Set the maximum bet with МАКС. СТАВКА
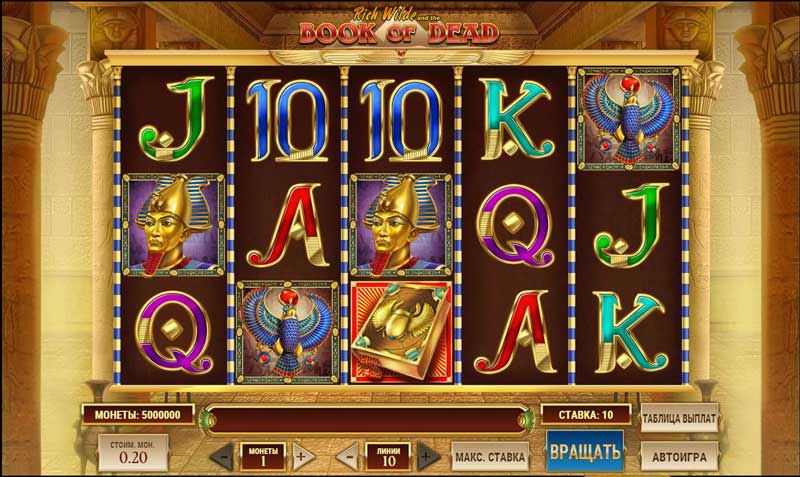Screen dimensions: 800x477 pyautogui.click(x=490, y=458)
